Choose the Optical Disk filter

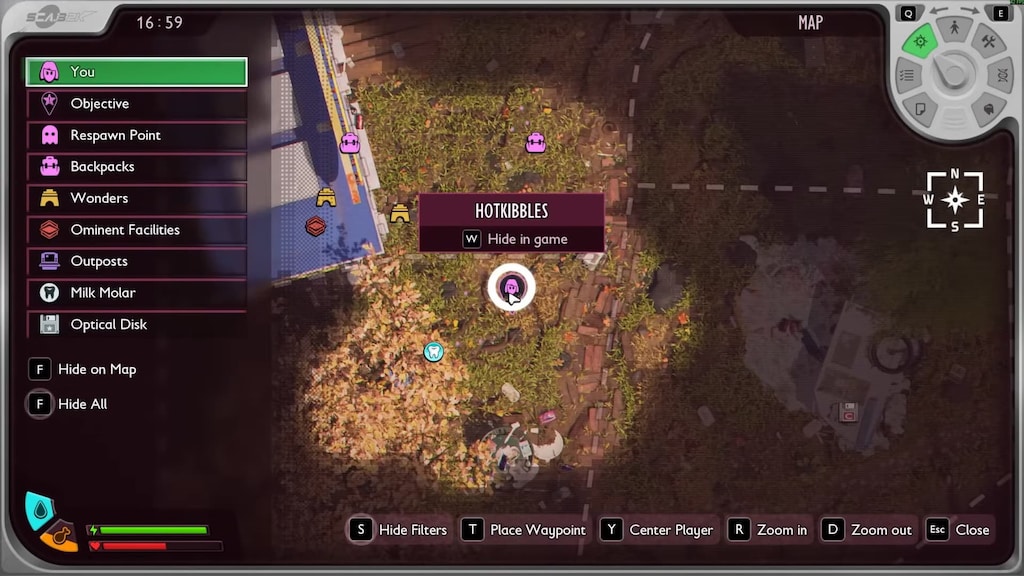point(136,324)
